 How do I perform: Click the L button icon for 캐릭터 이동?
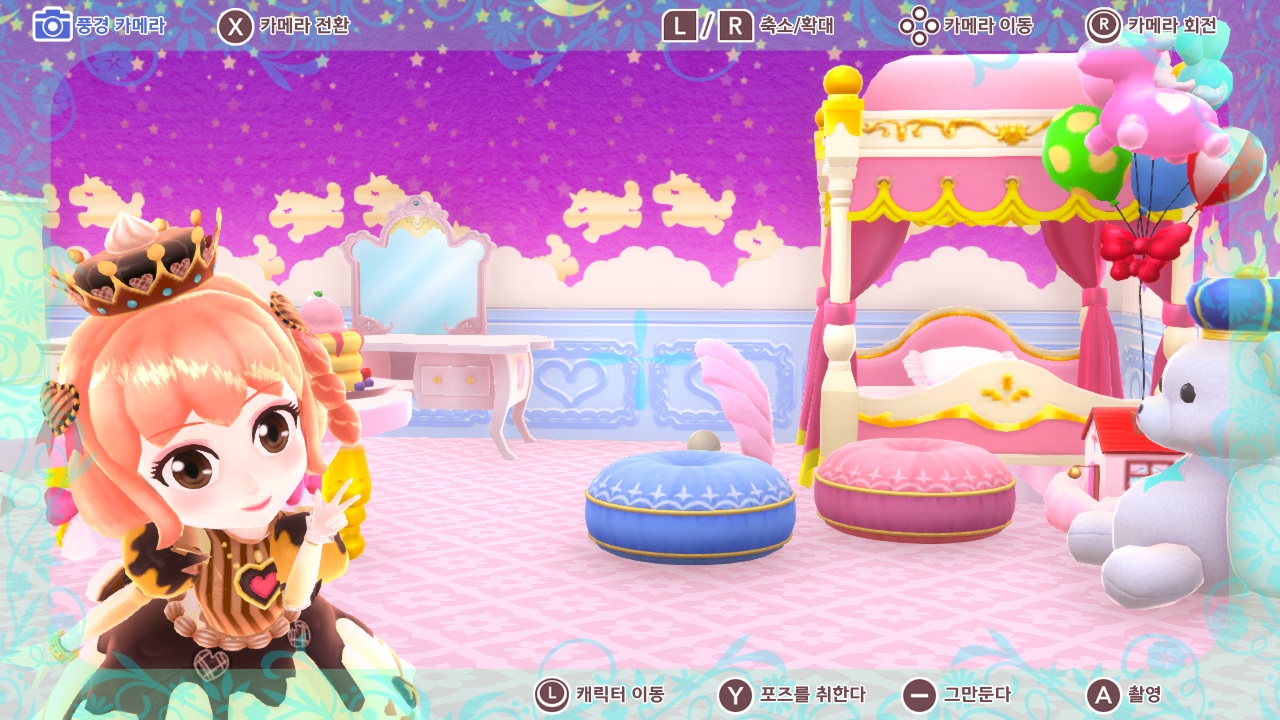click(553, 692)
